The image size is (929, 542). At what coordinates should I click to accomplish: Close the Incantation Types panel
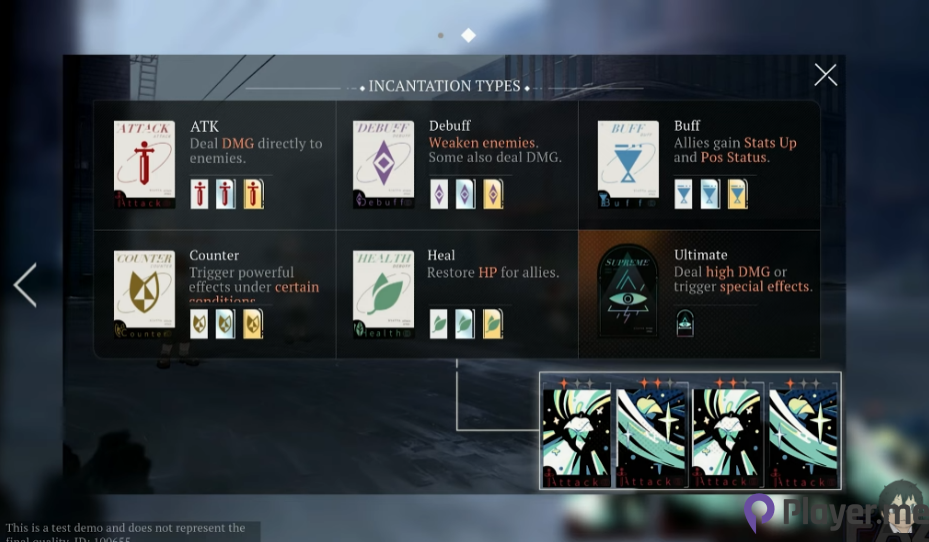[x=825, y=75]
